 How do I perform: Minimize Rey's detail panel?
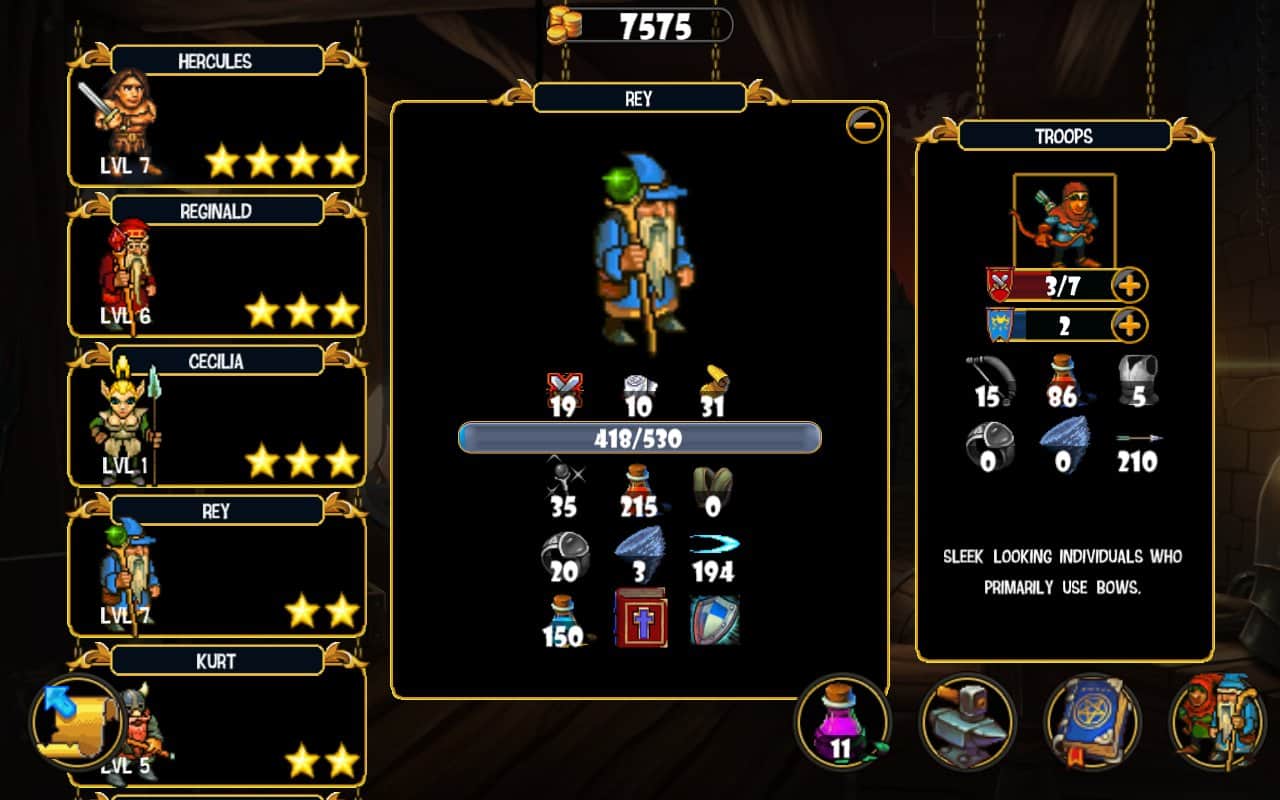(x=864, y=125)
